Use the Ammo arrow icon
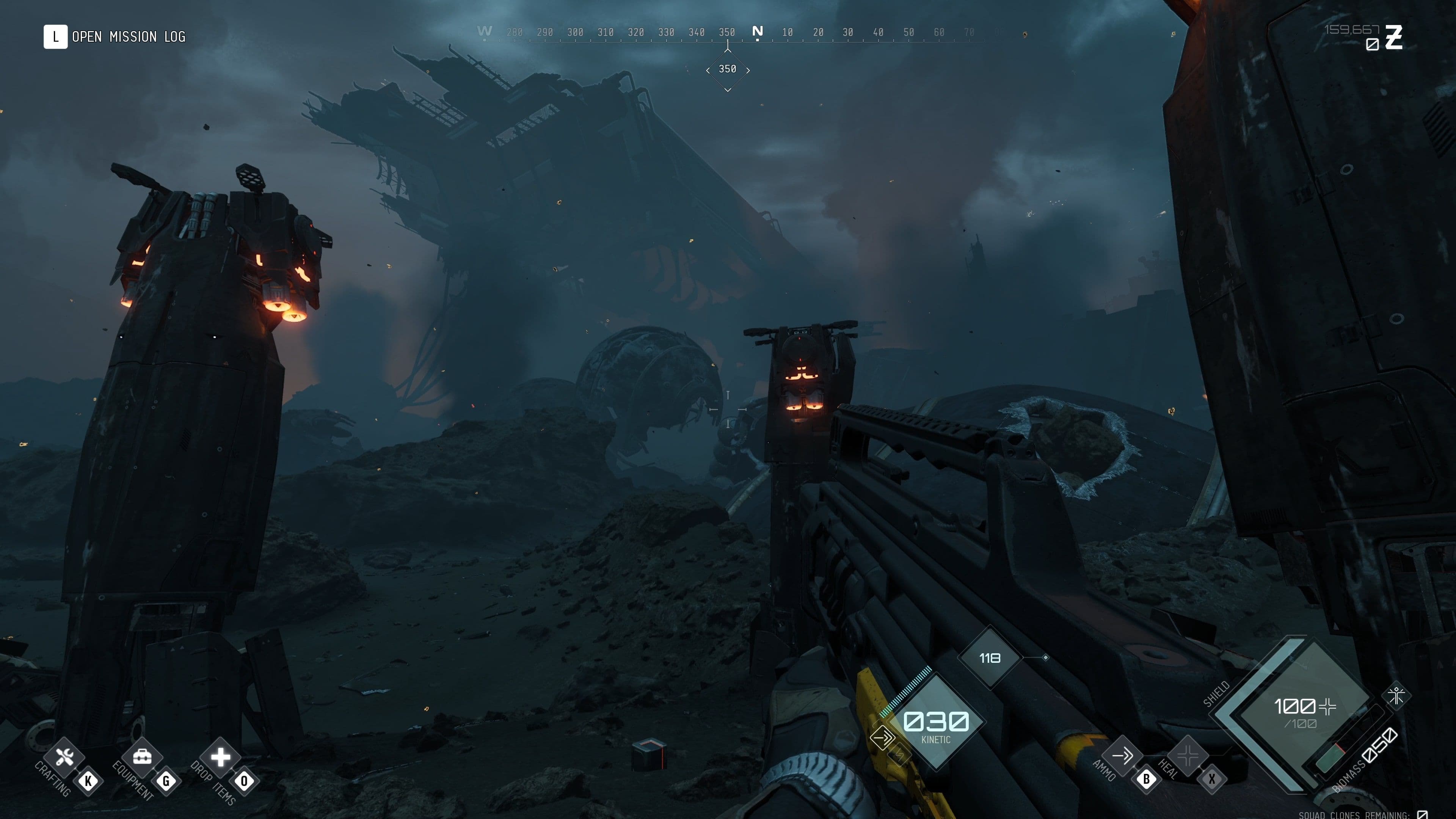 tap(1122, 755)
